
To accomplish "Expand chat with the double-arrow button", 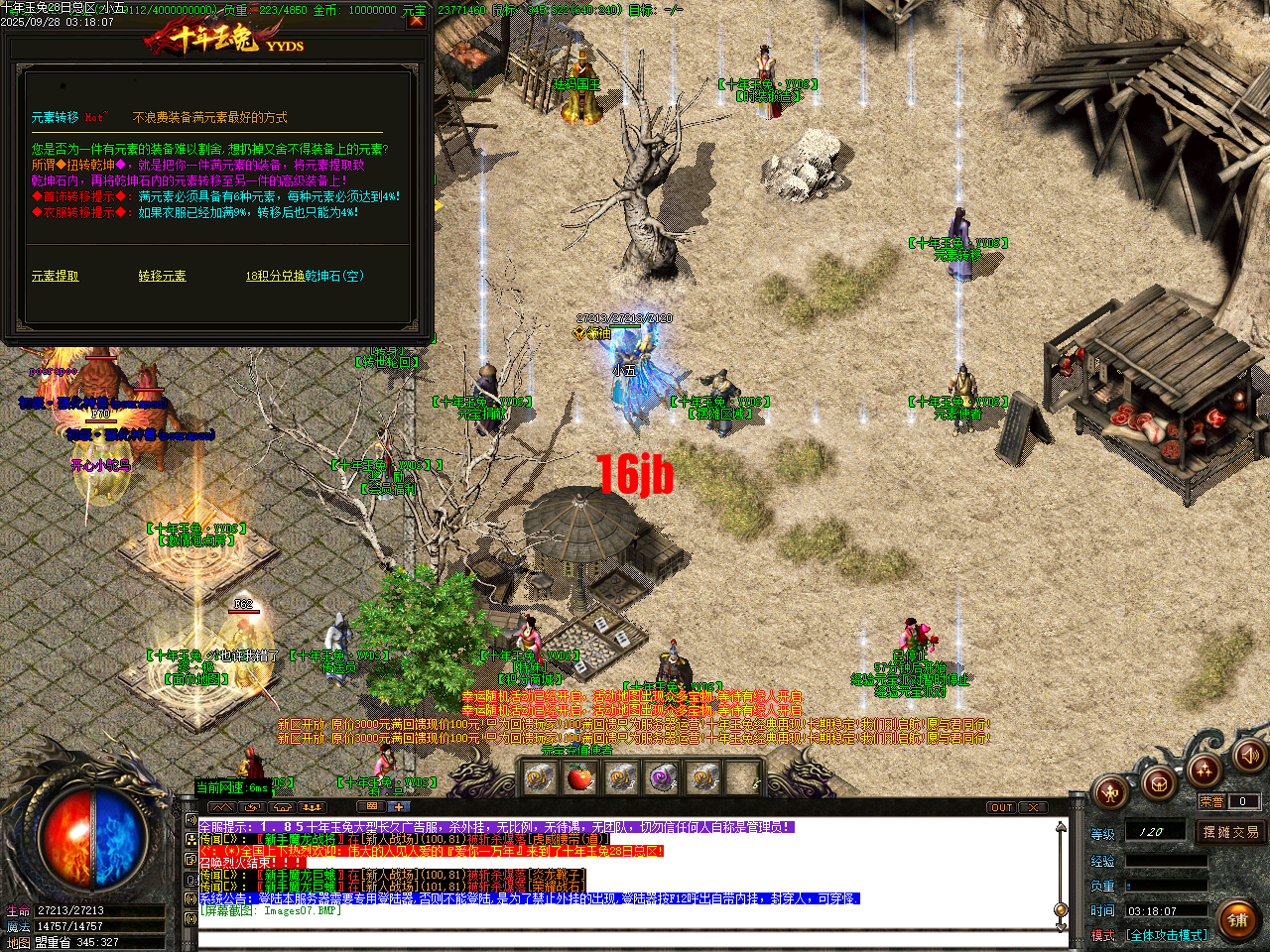I will 251,807.
